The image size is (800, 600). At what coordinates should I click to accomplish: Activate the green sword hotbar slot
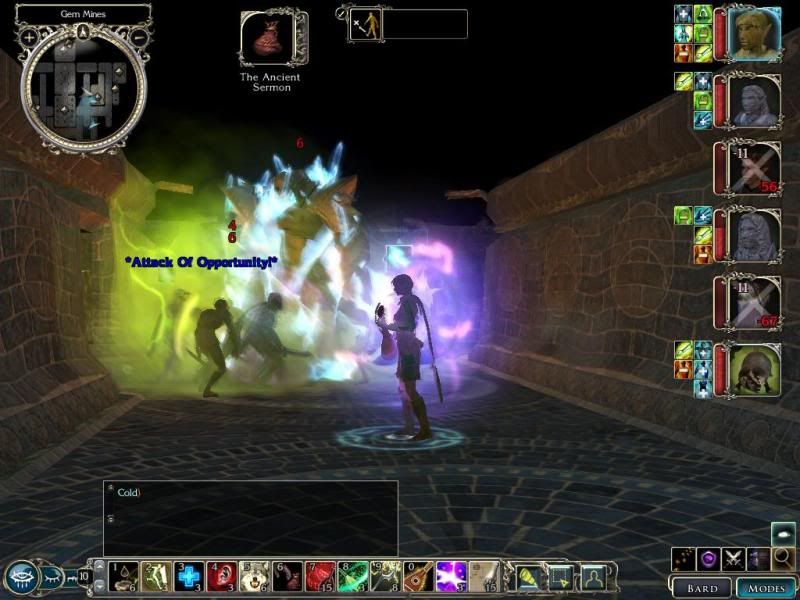click(x=352, y=576)
